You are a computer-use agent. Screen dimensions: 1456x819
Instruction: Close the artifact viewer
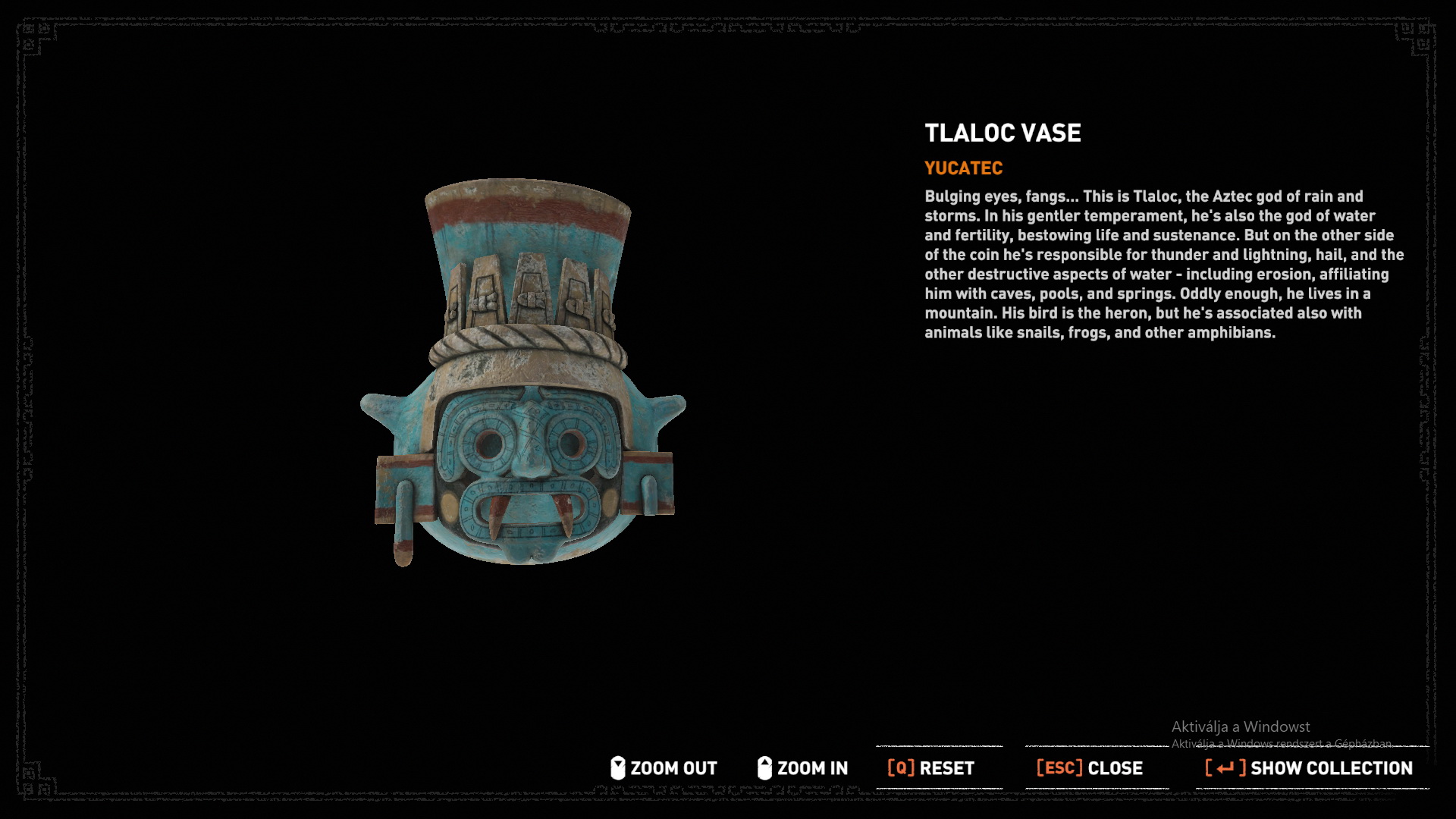(x=1090, y=768)
